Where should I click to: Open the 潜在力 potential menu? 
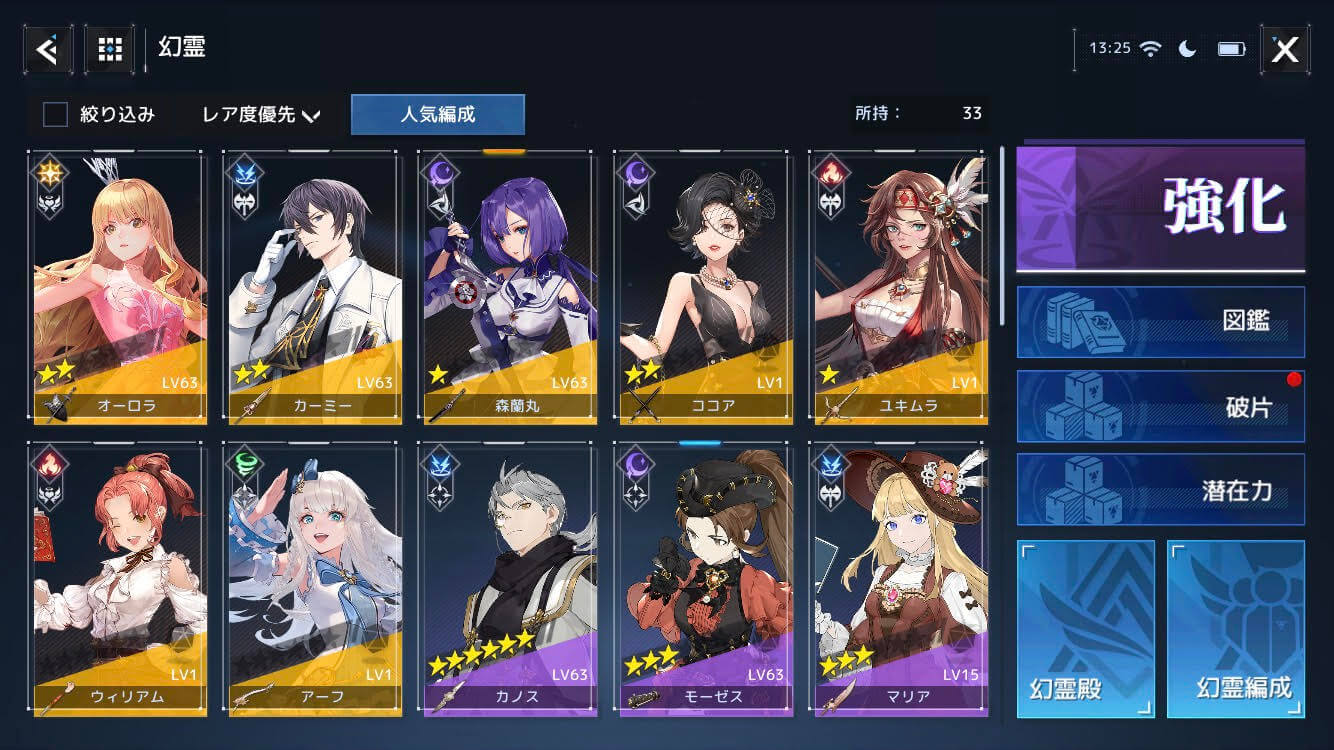(x=1160, y=490)
